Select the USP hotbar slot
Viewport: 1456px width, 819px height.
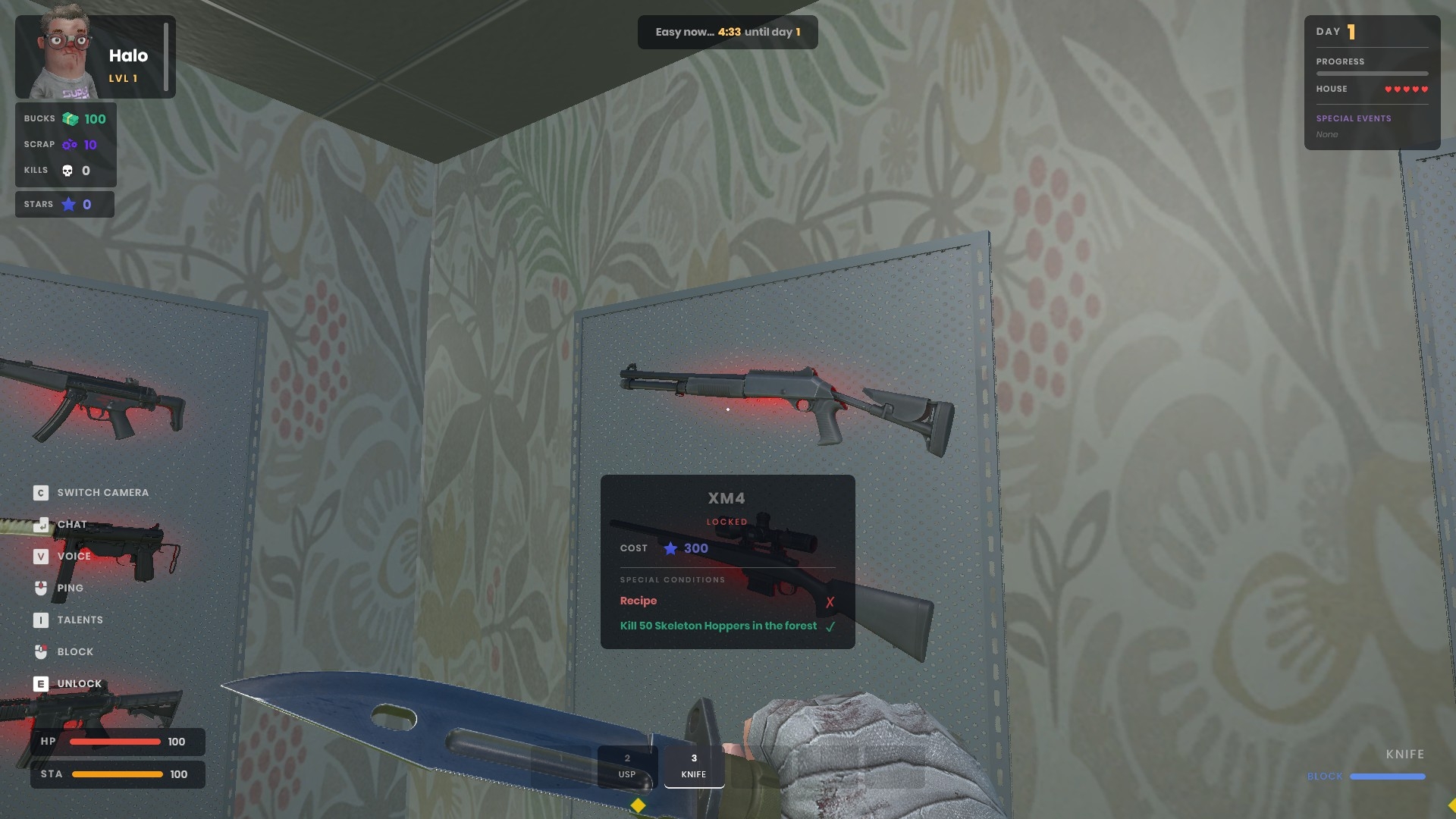tap(626, 766)
